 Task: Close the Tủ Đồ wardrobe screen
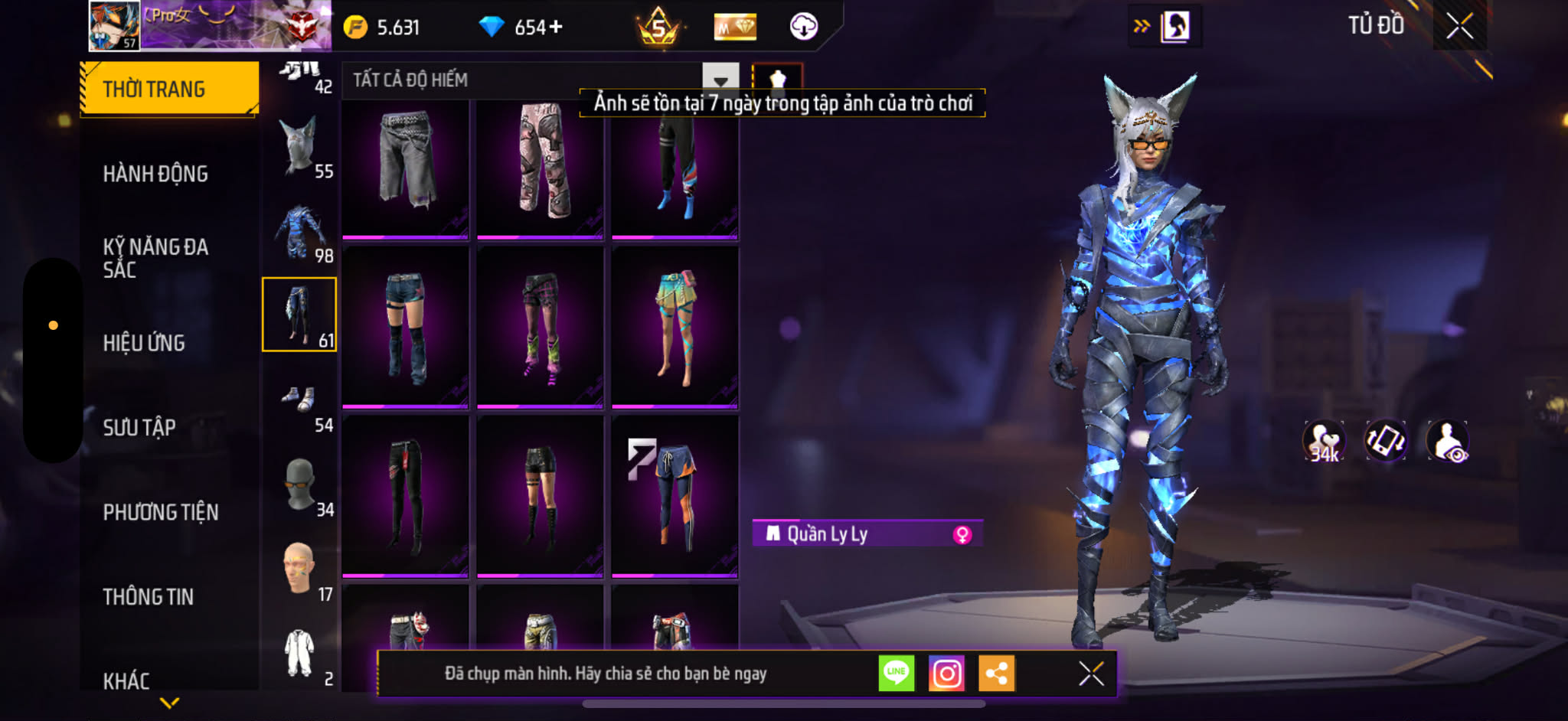[x=1459, y=26]
